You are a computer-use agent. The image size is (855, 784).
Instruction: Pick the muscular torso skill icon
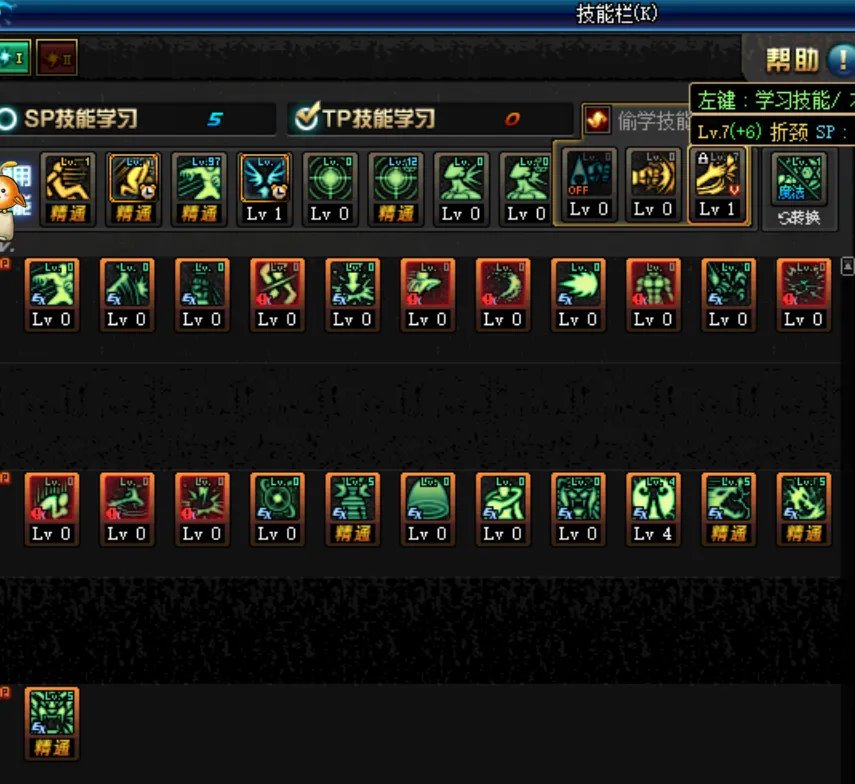click(x=653, y=294)
